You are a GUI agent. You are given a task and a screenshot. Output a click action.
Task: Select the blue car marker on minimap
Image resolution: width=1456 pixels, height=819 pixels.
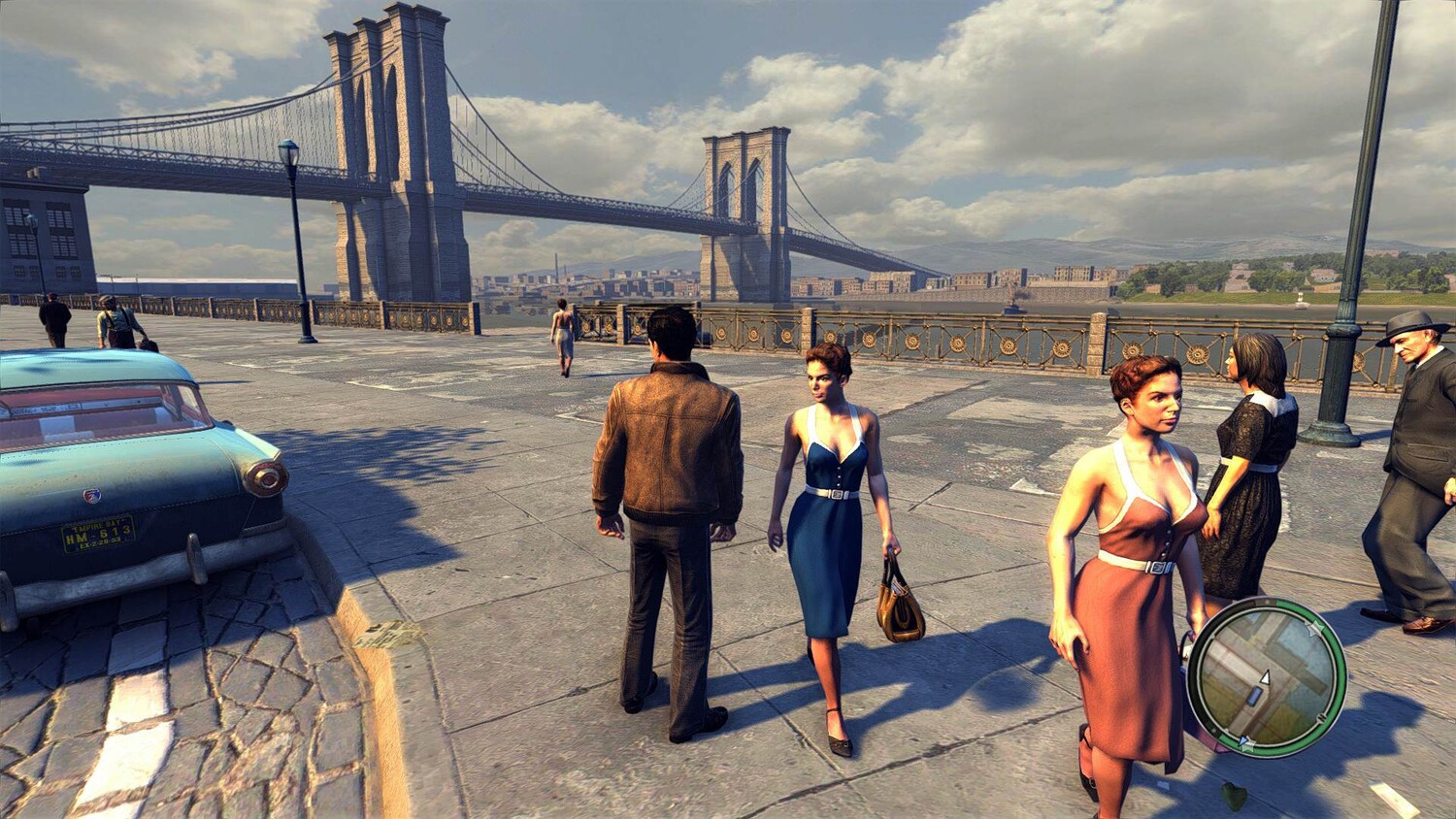pyautogui.click(x=1254, y=696)
